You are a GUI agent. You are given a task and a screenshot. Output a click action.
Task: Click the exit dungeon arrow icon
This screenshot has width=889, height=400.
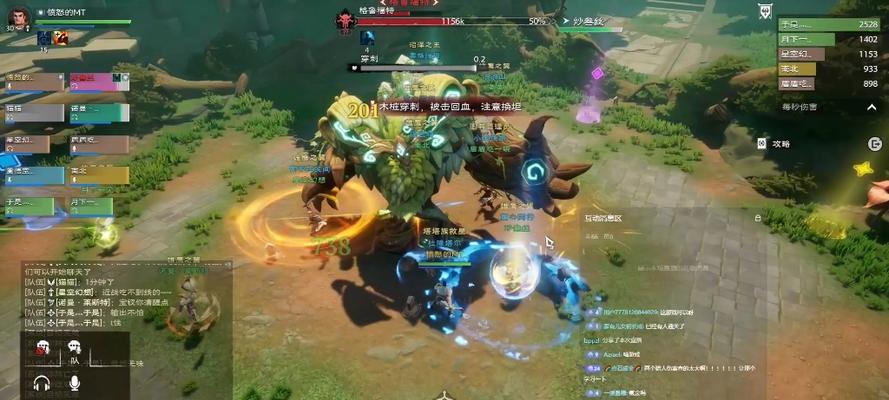875,144
